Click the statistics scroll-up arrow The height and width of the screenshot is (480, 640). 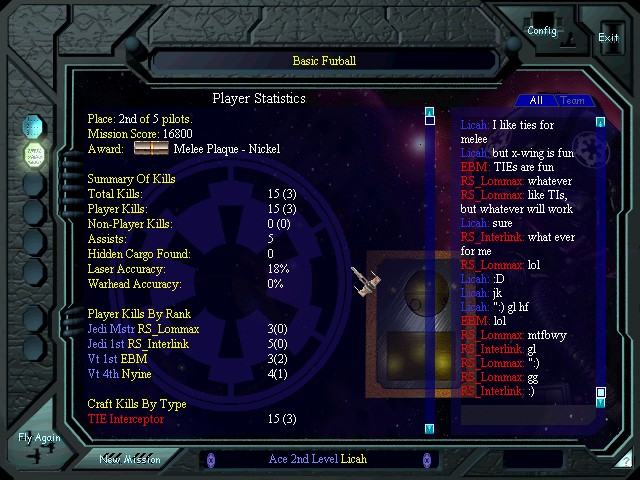pyautogui.click(x=429, y=111)
